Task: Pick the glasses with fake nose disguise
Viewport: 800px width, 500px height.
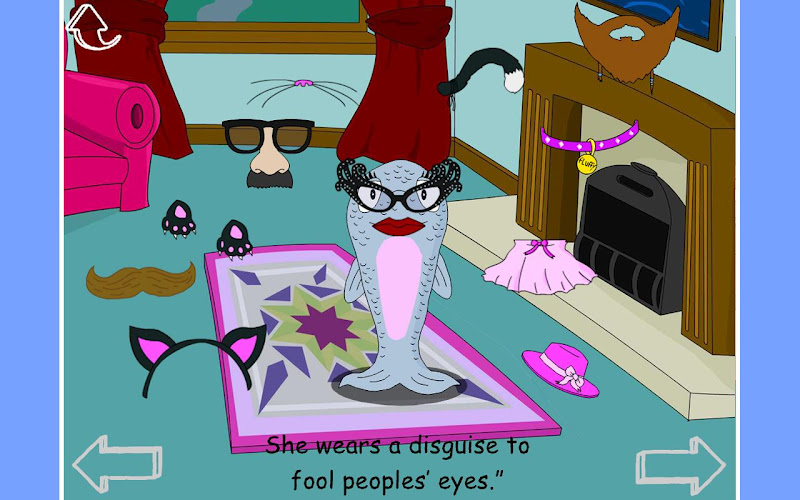Action: [267, 151]
